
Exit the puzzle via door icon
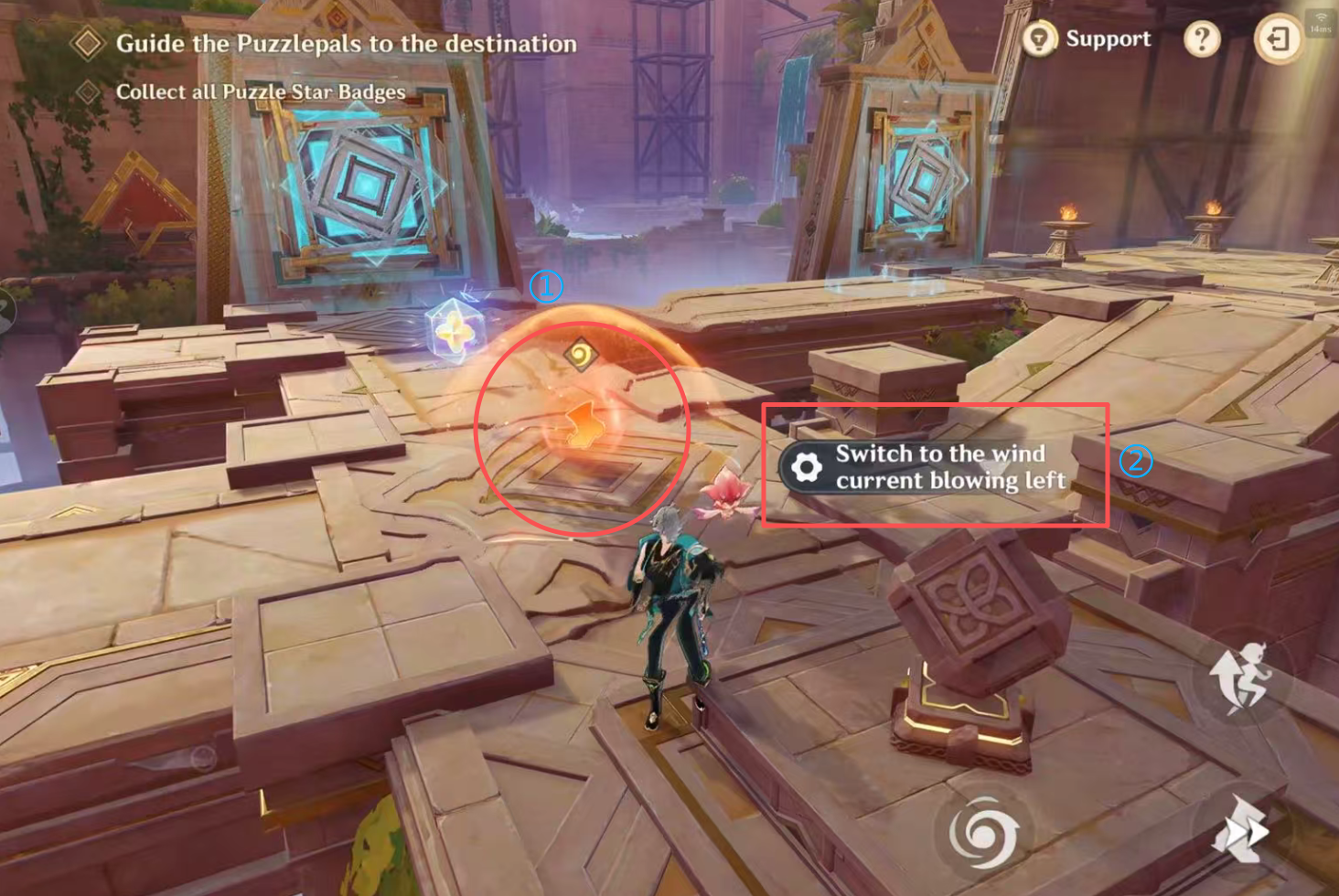(1278, 39)
